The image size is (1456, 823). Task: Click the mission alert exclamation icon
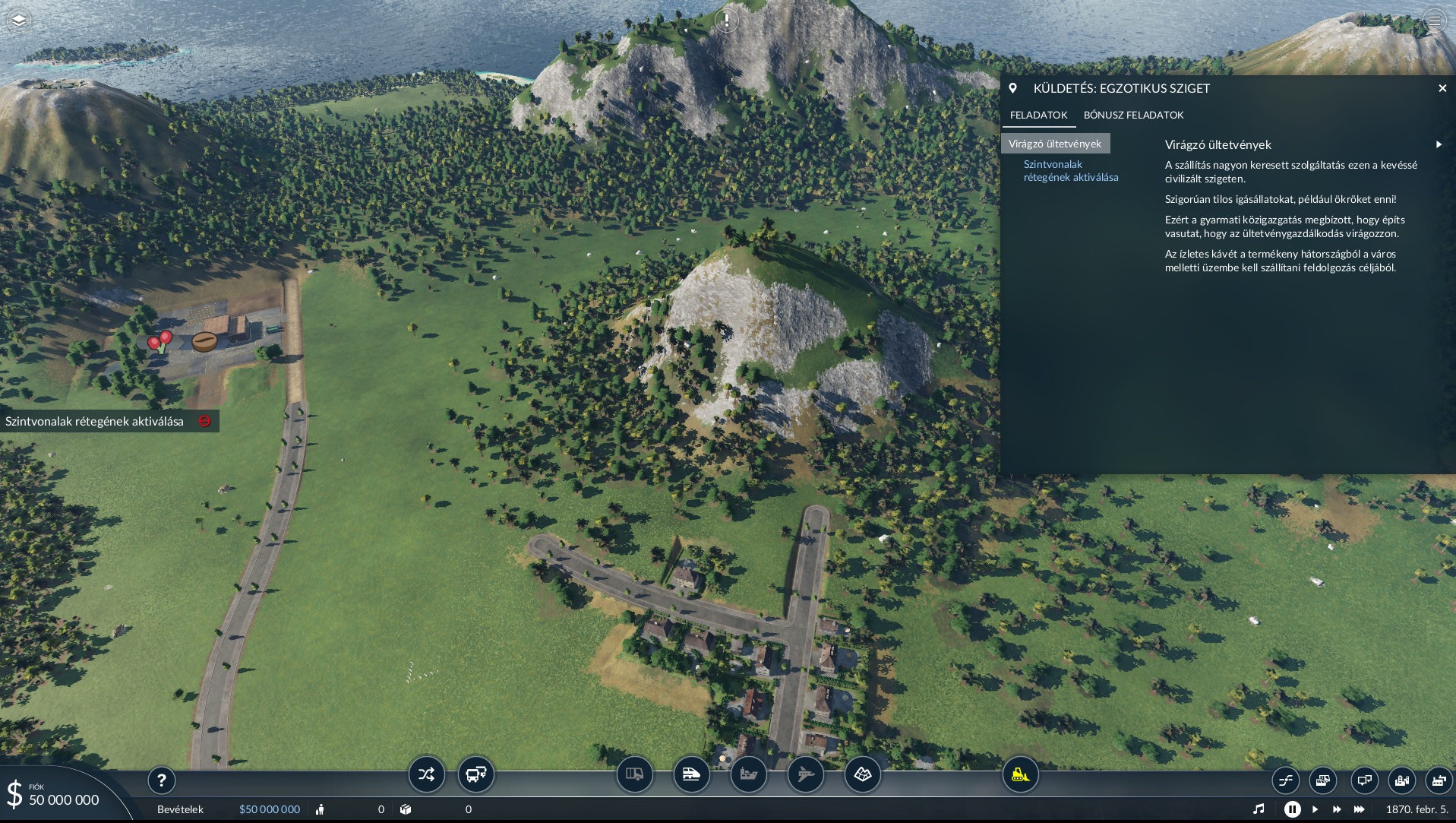coord(727,21)
